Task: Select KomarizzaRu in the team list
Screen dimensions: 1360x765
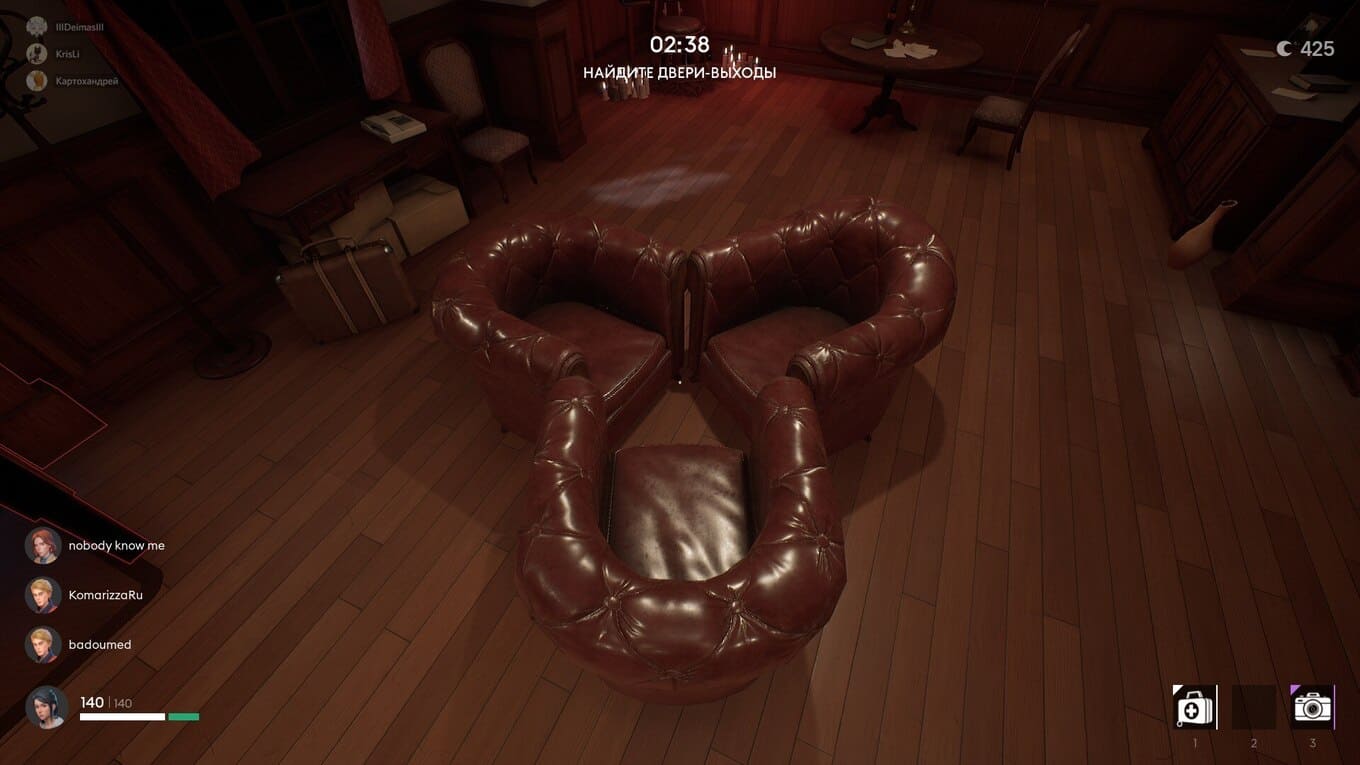Action: tap(105, 595)
